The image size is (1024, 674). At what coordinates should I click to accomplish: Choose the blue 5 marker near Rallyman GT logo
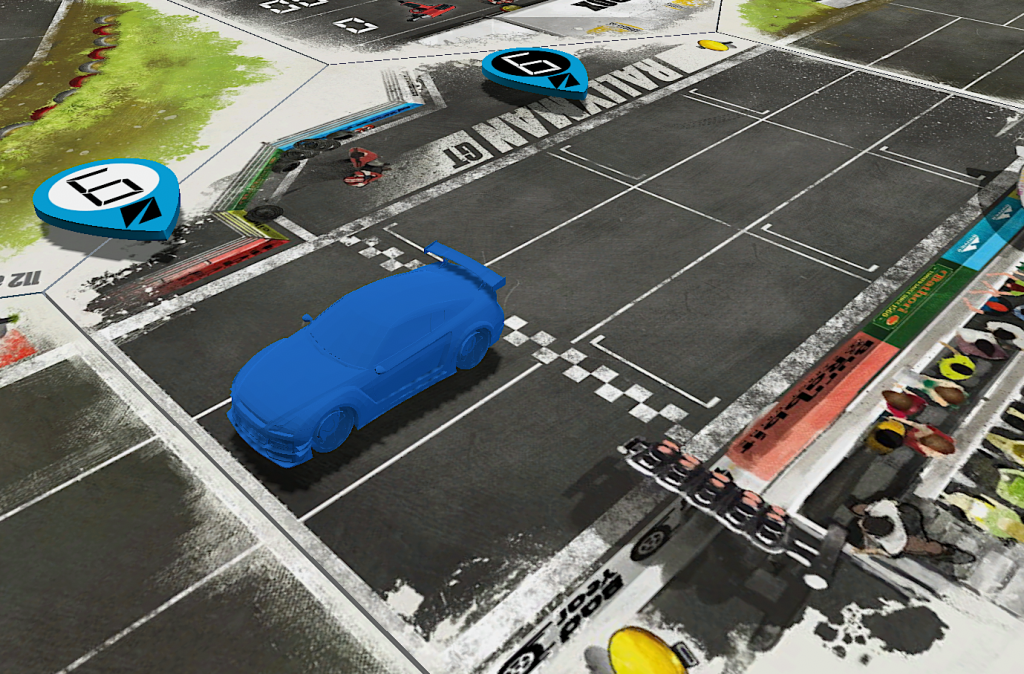click(534, 68)
